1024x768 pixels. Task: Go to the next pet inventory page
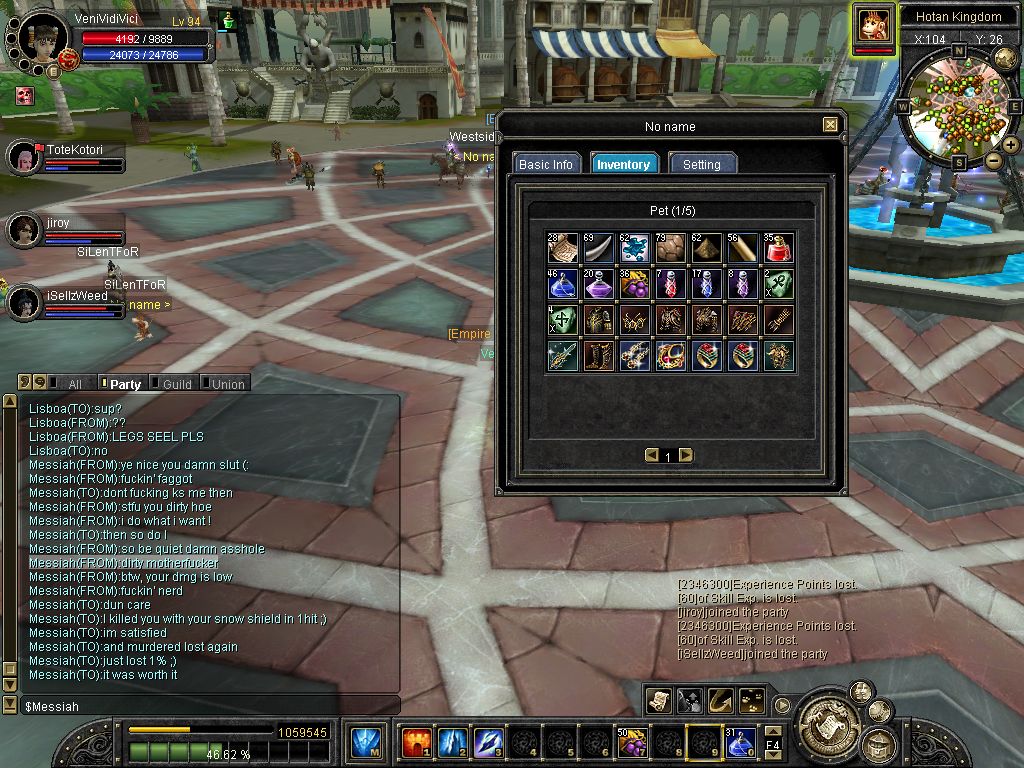click(x=686, y=455)
